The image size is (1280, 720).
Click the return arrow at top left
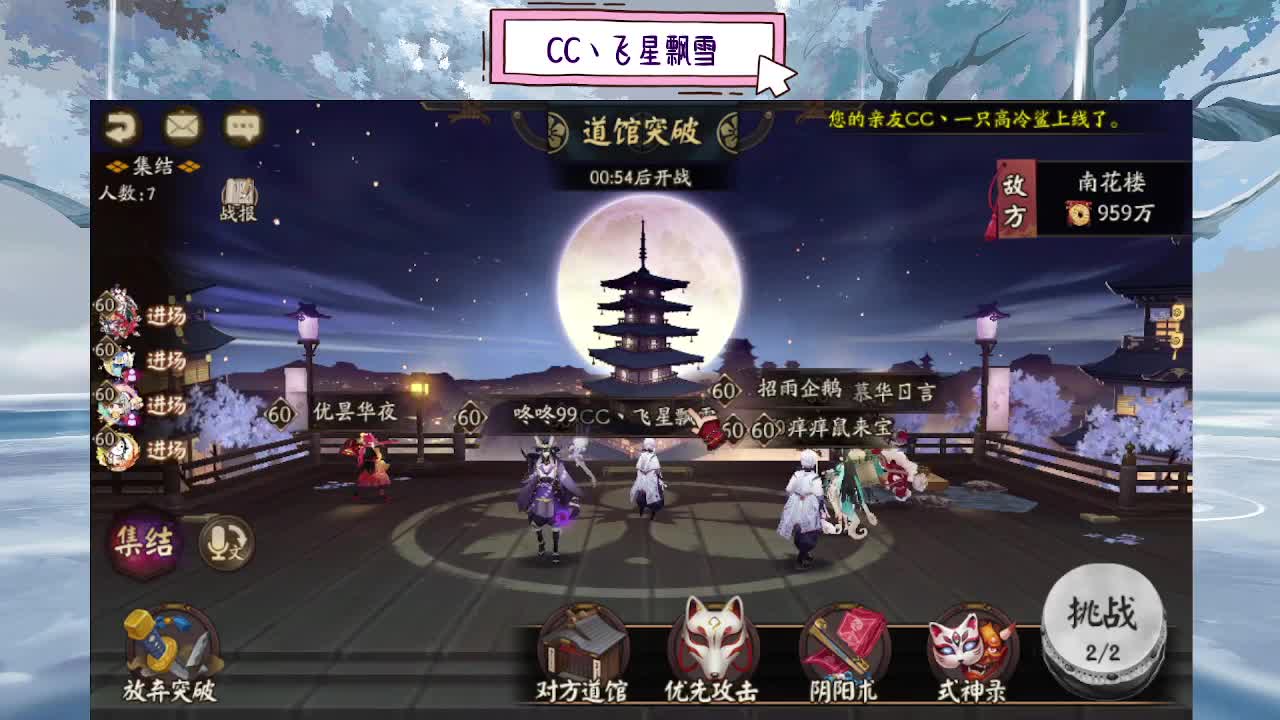pos(120,126)
